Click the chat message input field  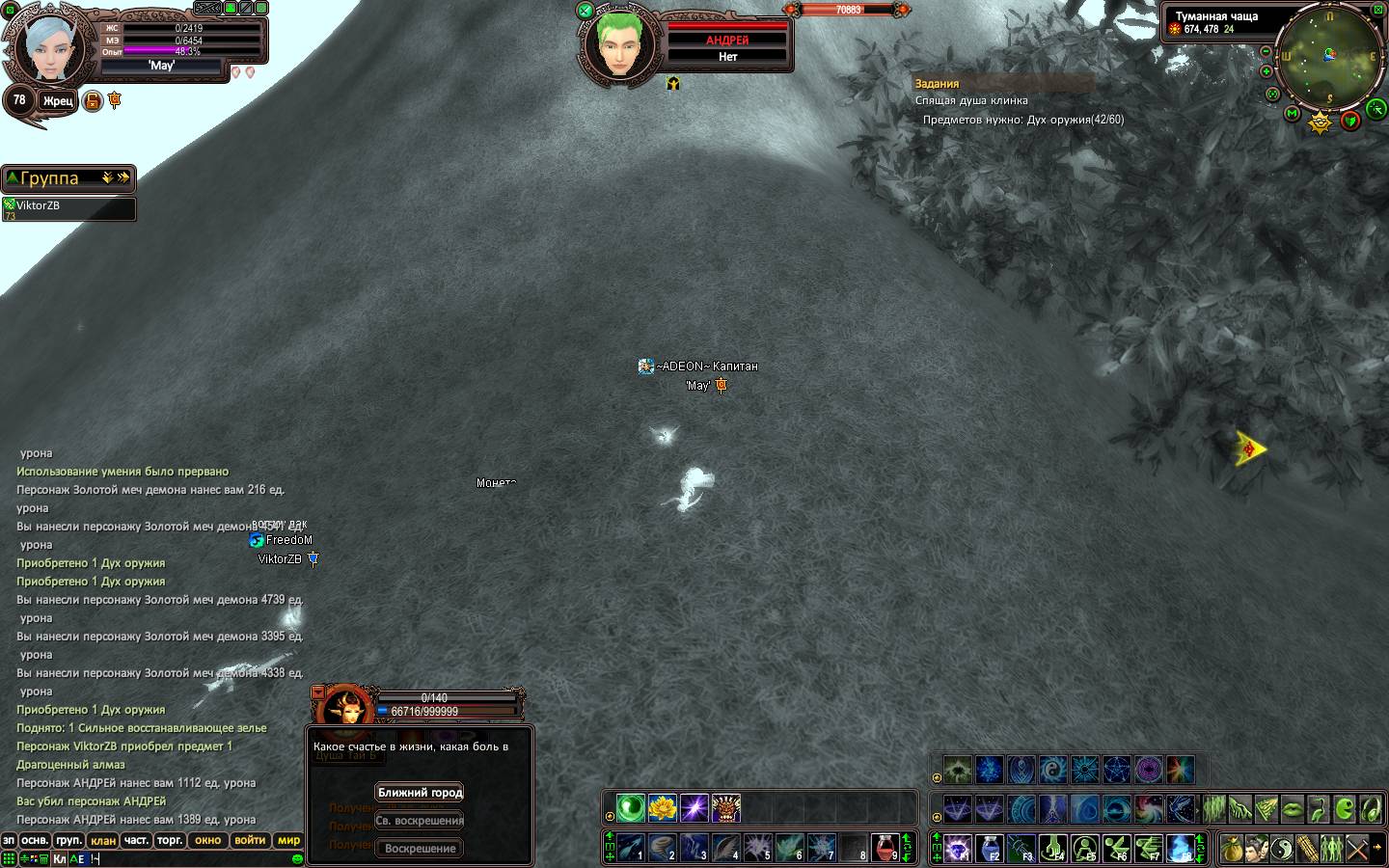pos(193,858)
